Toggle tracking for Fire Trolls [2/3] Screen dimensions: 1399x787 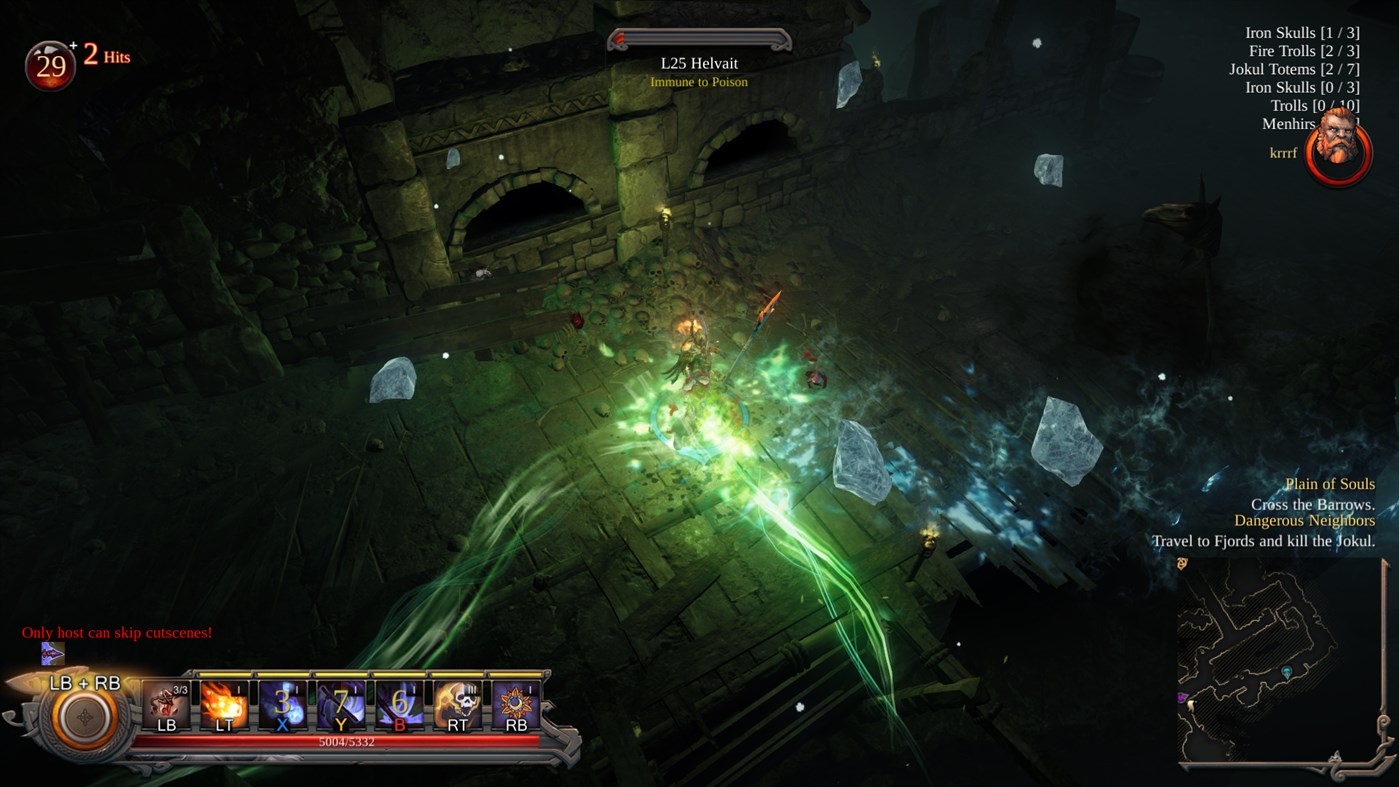[1305, 50]
